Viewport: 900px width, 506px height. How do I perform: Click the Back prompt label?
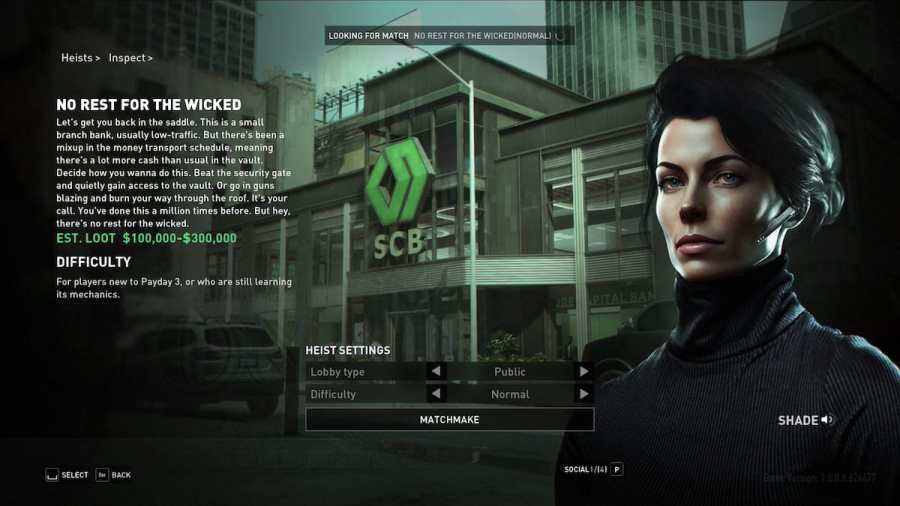[x=120, y=475]
